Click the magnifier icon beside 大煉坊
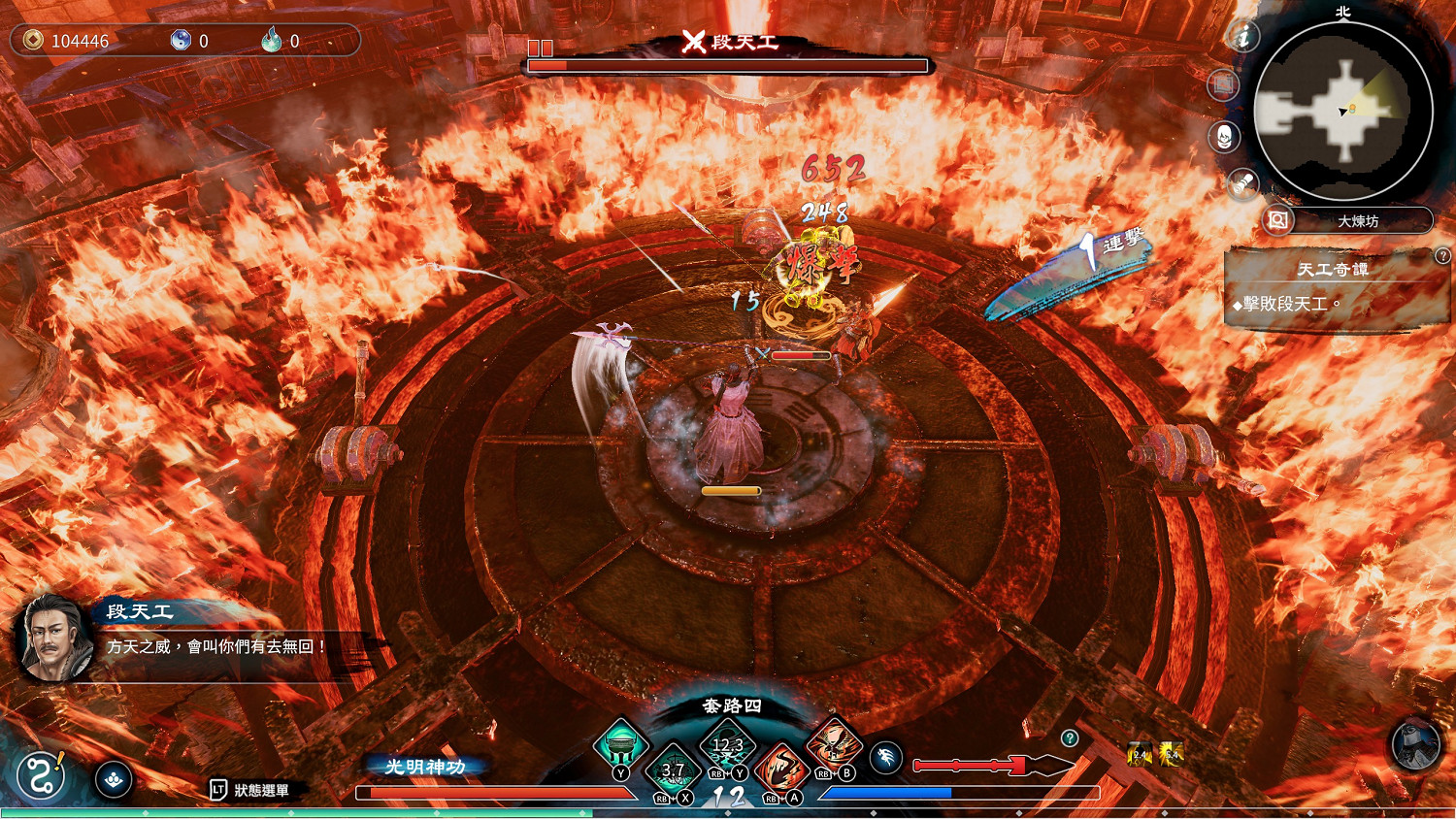The width and height of the screenshot is (1456, 819). pyautogui.click(x=1278, y=220)
